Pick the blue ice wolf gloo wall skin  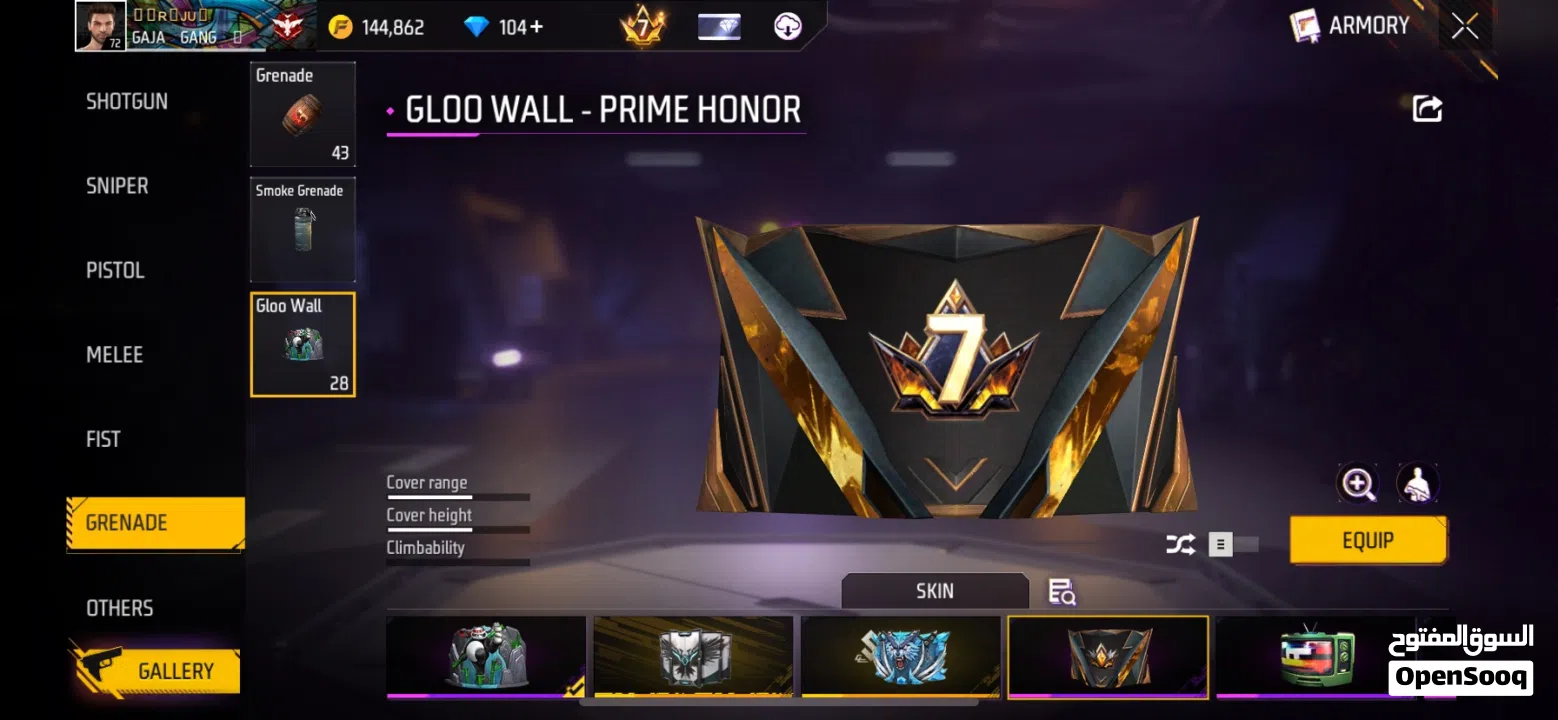pos(900,657)
